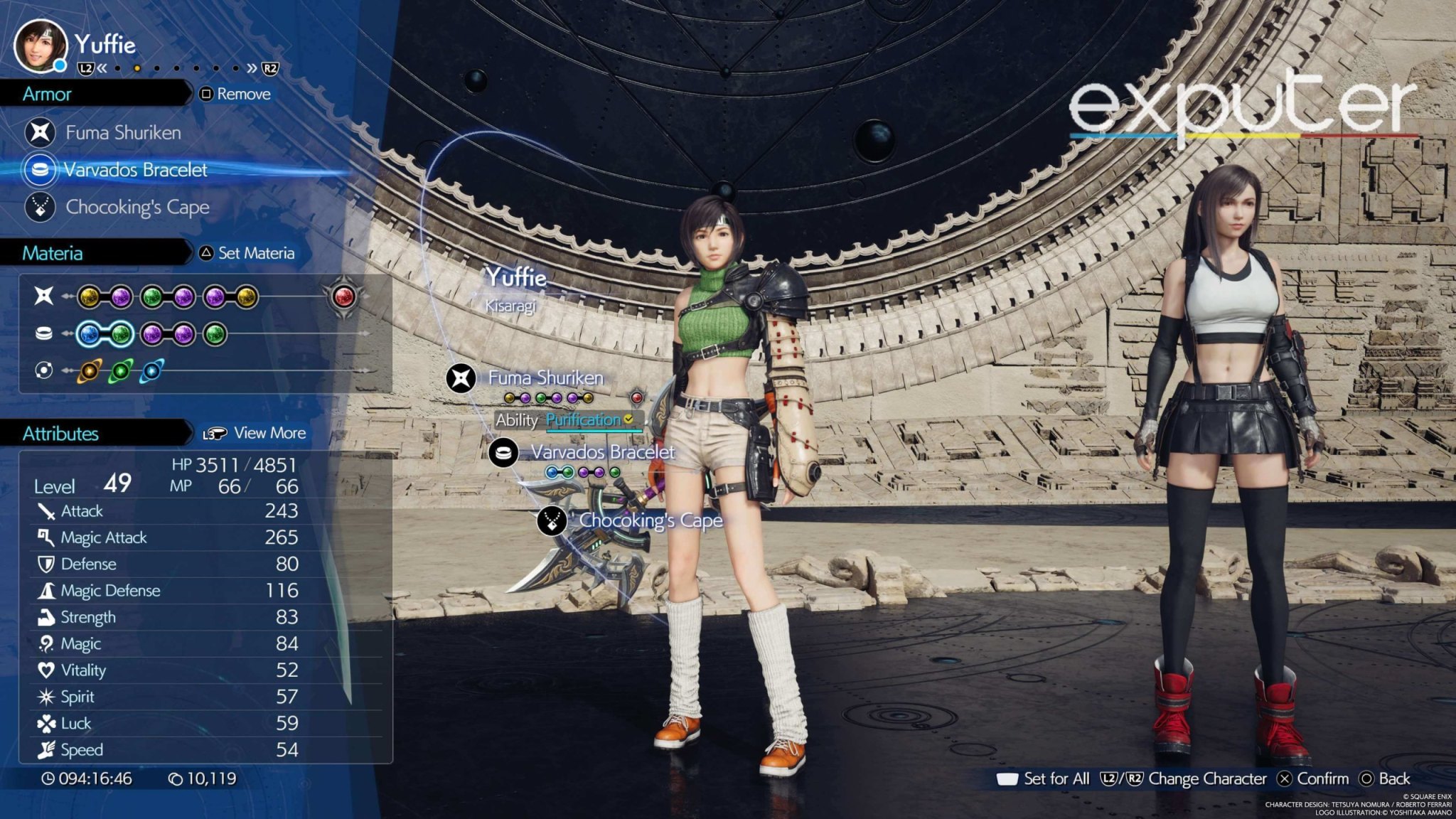Click the Defense shield icon in Attributes
Image resolution: width=1456 pixels, height=819 pixels.
click(46, 564)
